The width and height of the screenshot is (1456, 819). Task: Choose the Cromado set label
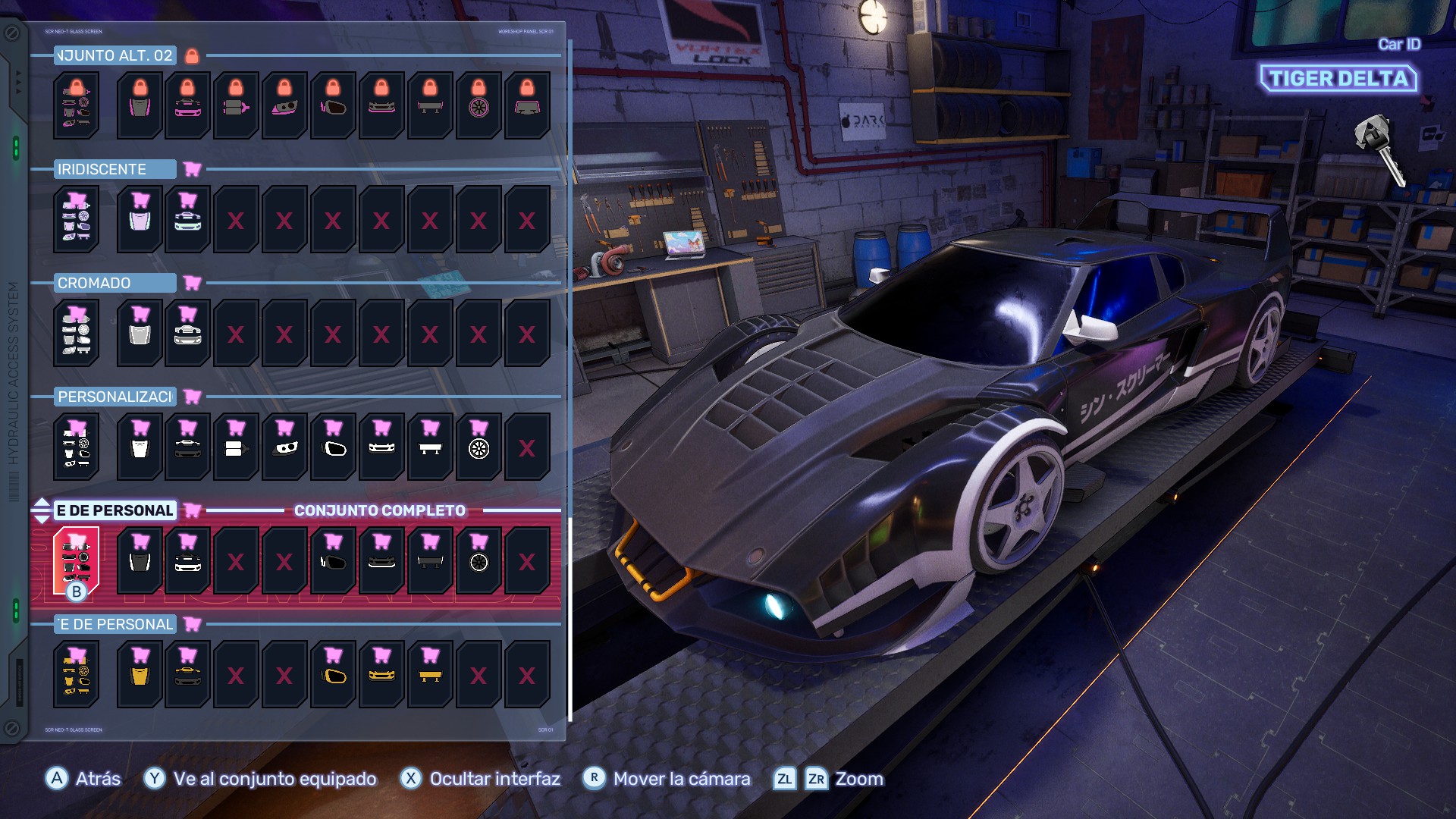coord(115,283)
